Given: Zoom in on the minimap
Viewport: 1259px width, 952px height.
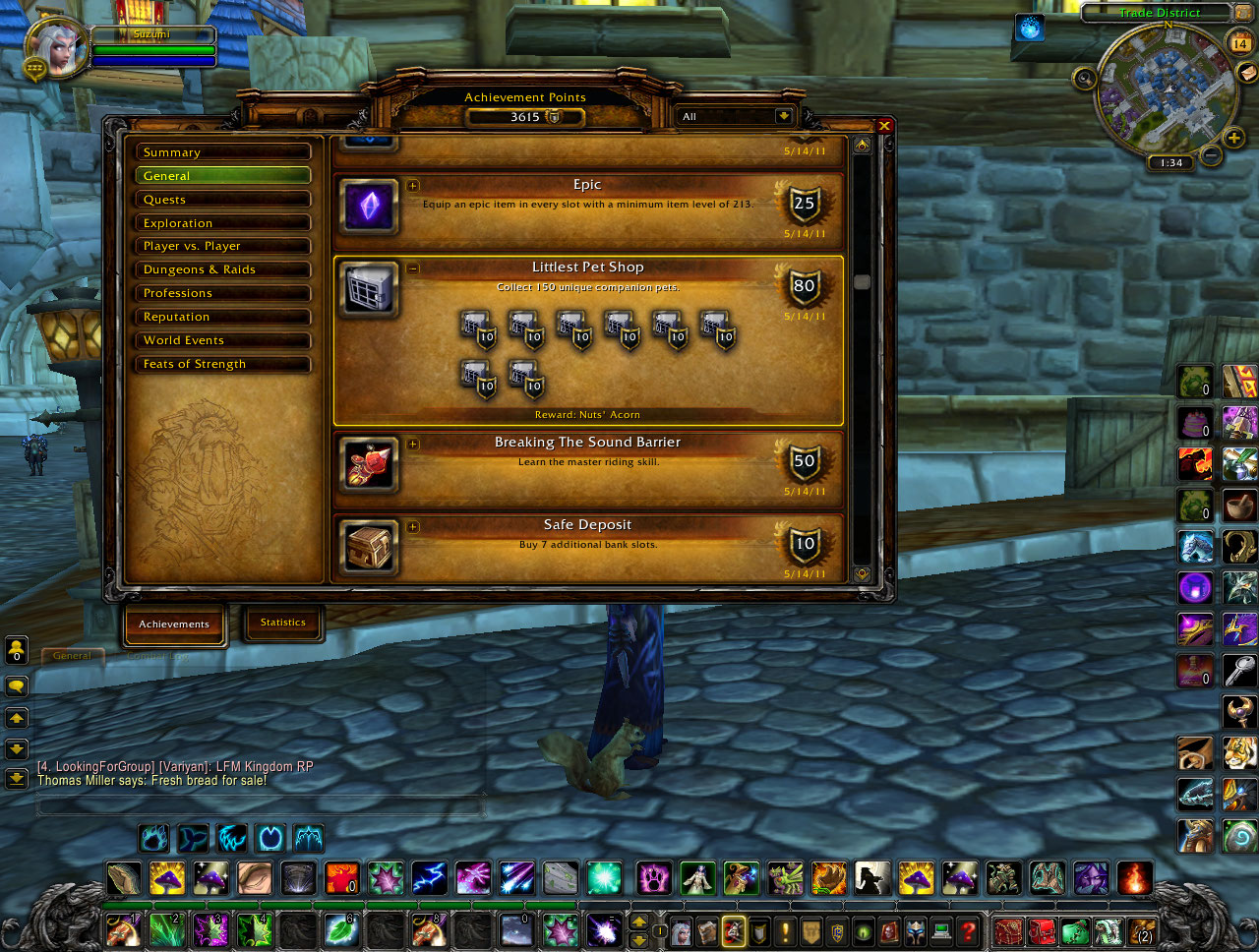Looking at the screenshot, I should point(1233,139).
